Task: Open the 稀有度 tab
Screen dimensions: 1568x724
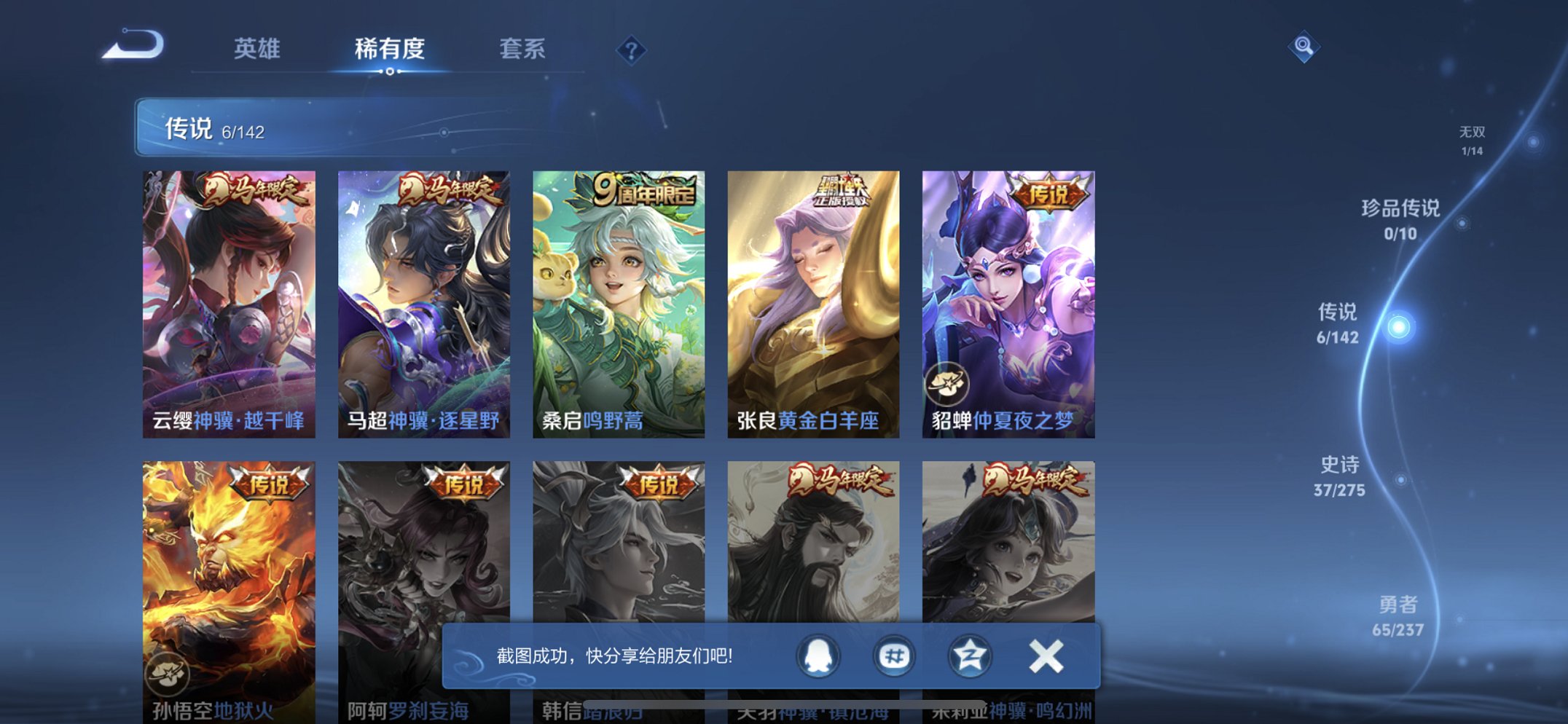Action: click(390, 49)
